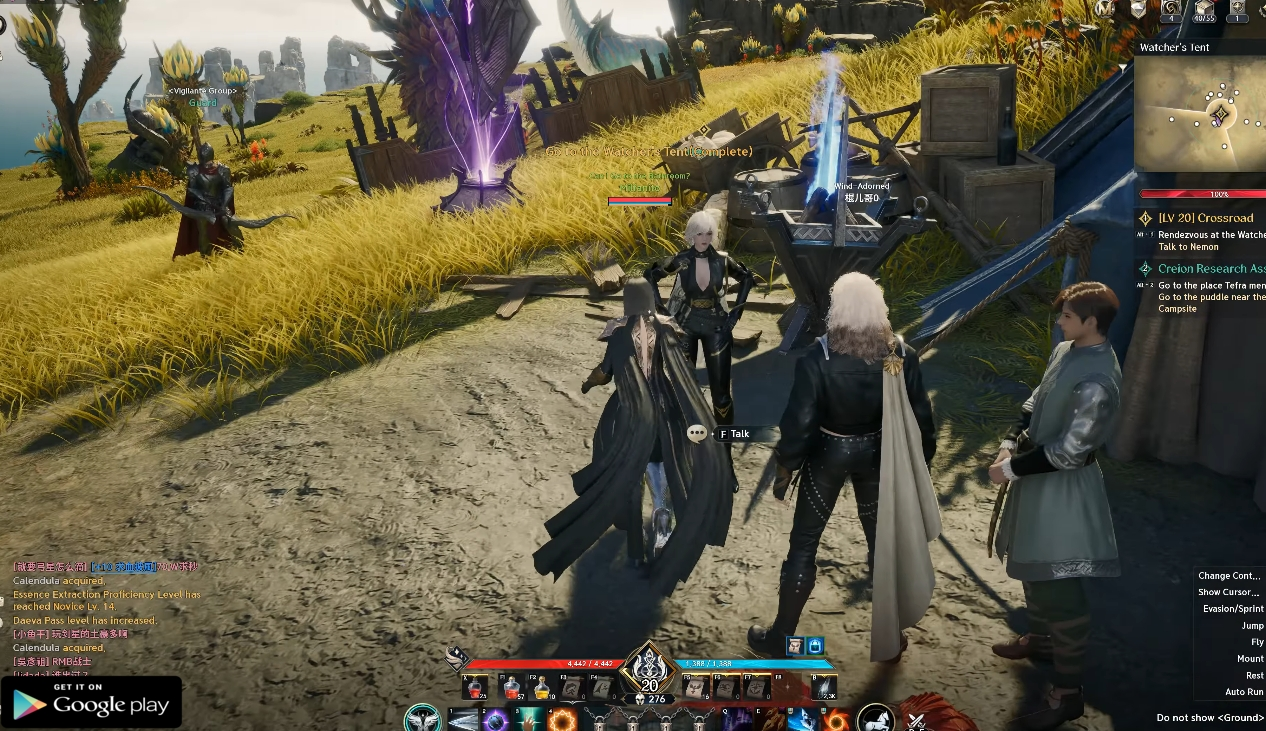This screenshot has height=731, width=1266.
Task: Click the winged emblem circle button
Action: (423, 719)
